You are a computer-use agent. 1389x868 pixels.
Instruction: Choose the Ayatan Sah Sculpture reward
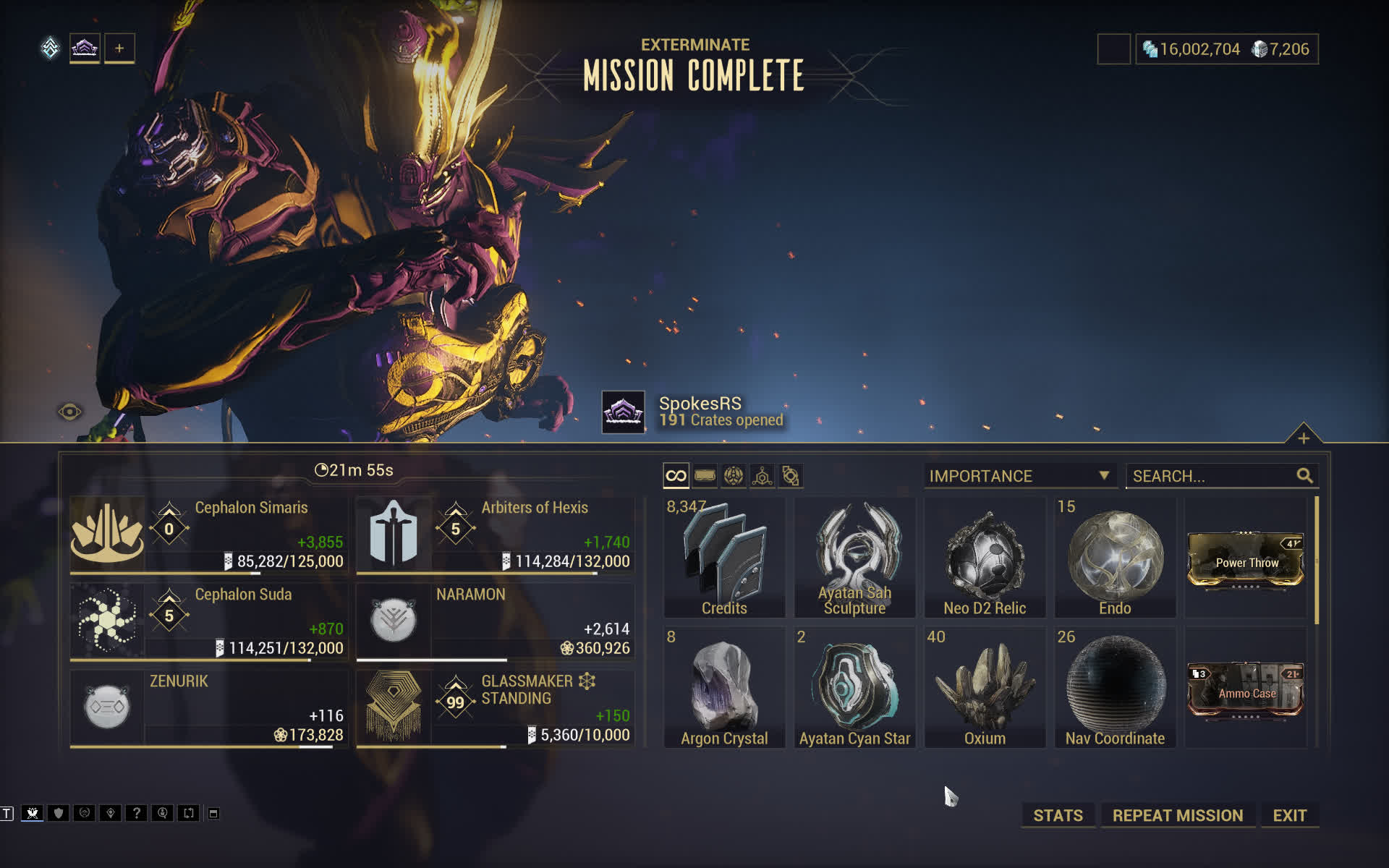click(854, 558)
